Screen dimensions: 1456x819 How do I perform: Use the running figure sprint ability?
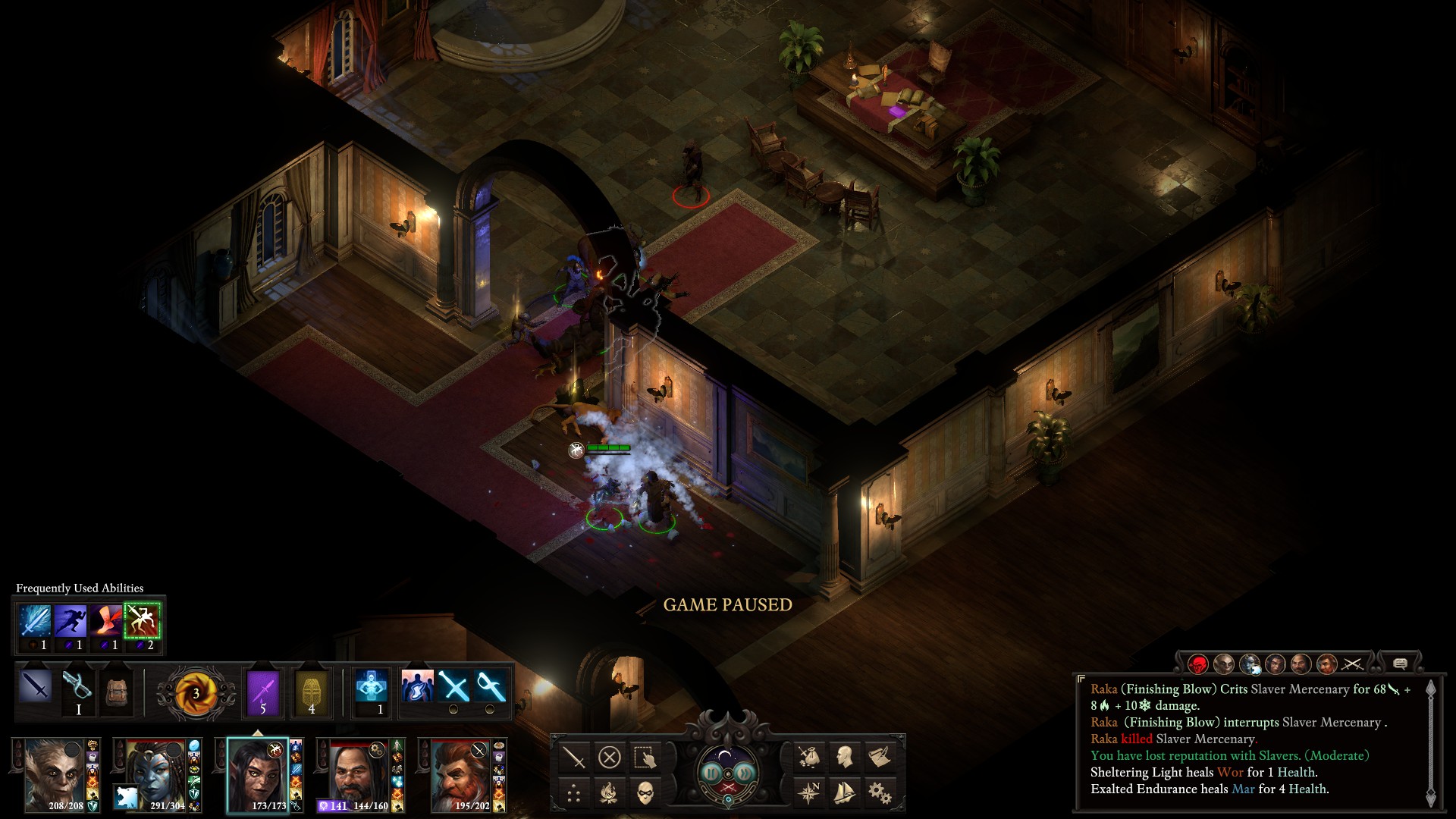(x=71, y=621)
